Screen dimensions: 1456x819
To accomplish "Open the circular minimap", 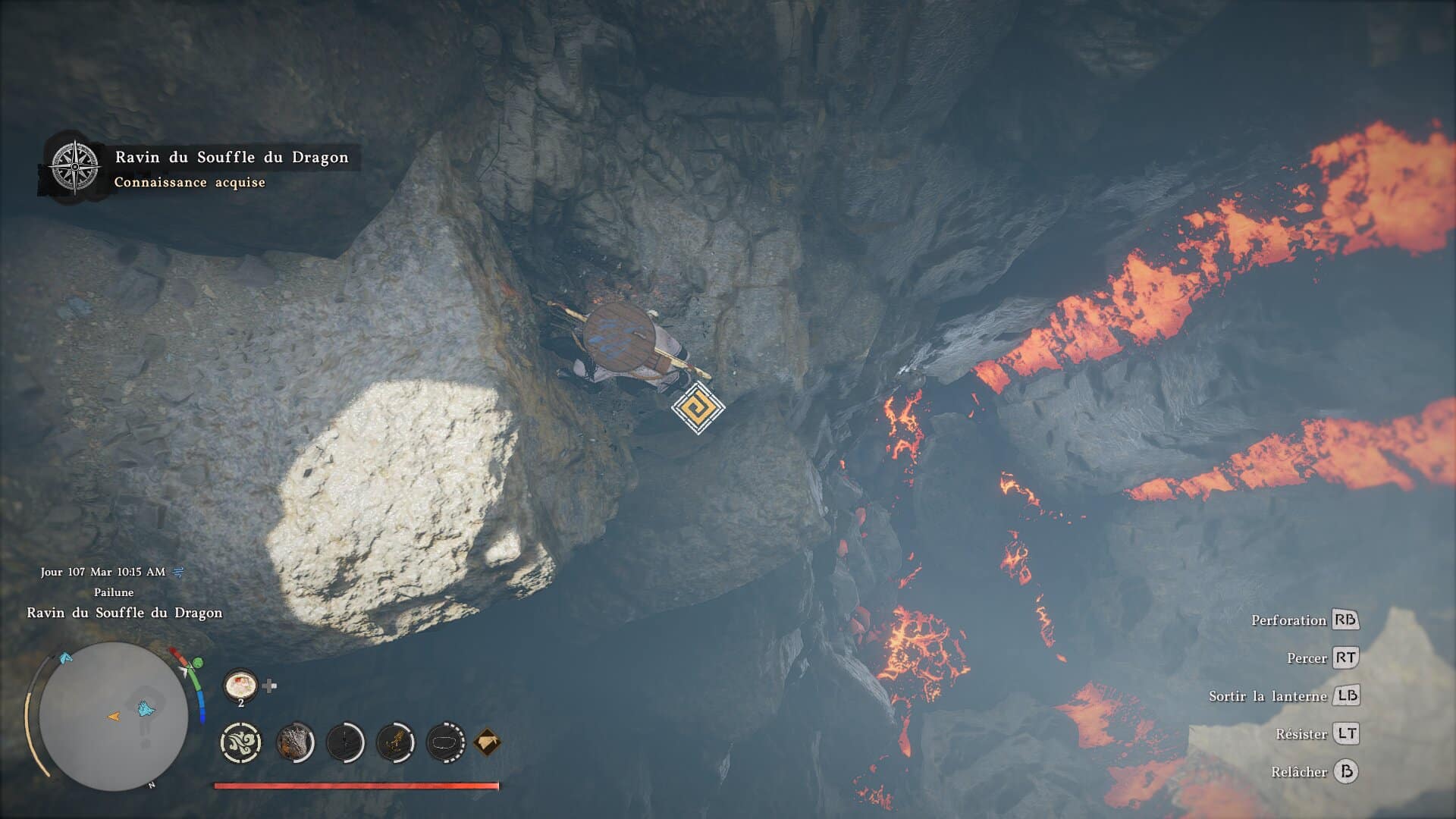I will coord(114,716).
